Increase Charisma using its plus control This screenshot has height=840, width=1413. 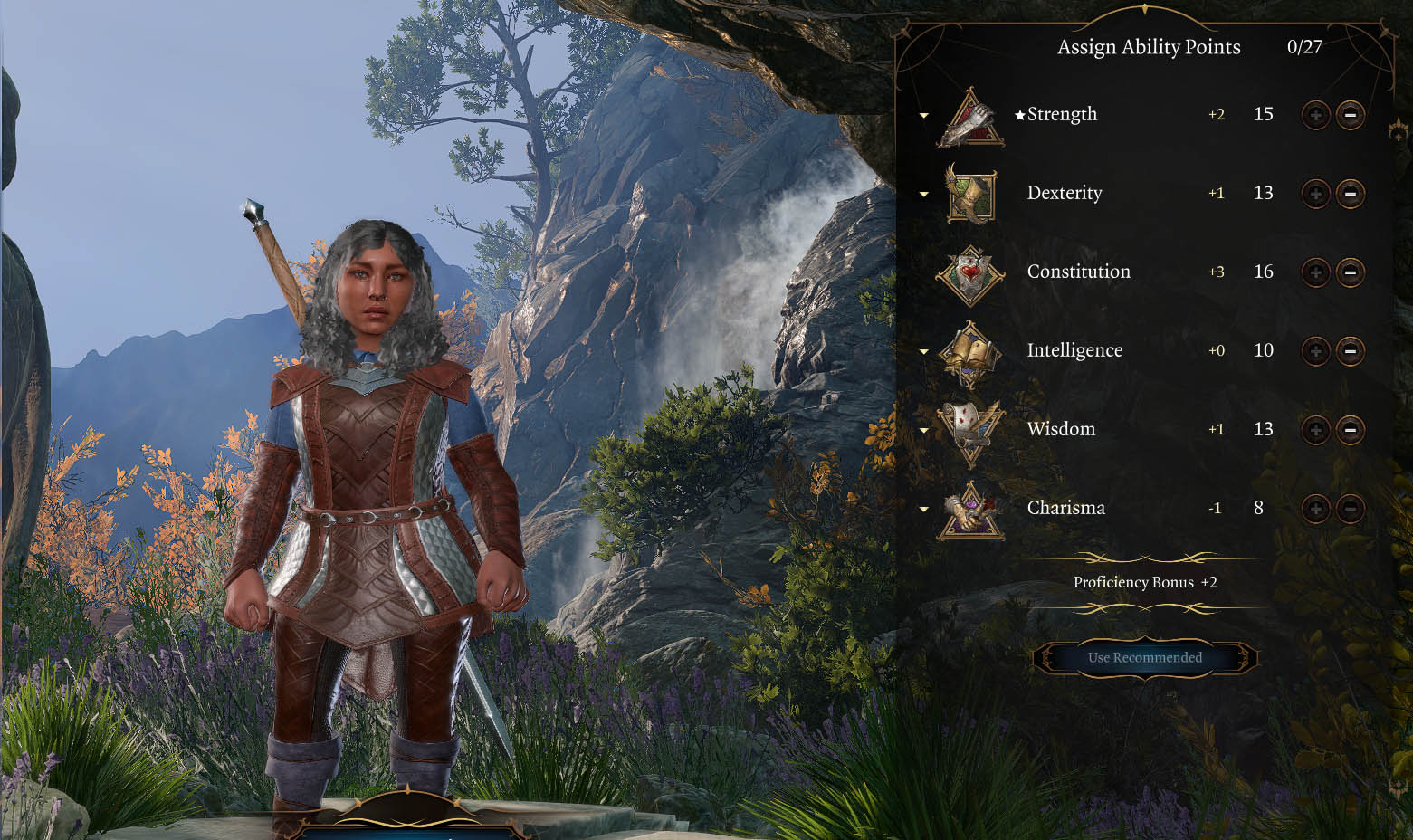tap(1315, 509)
